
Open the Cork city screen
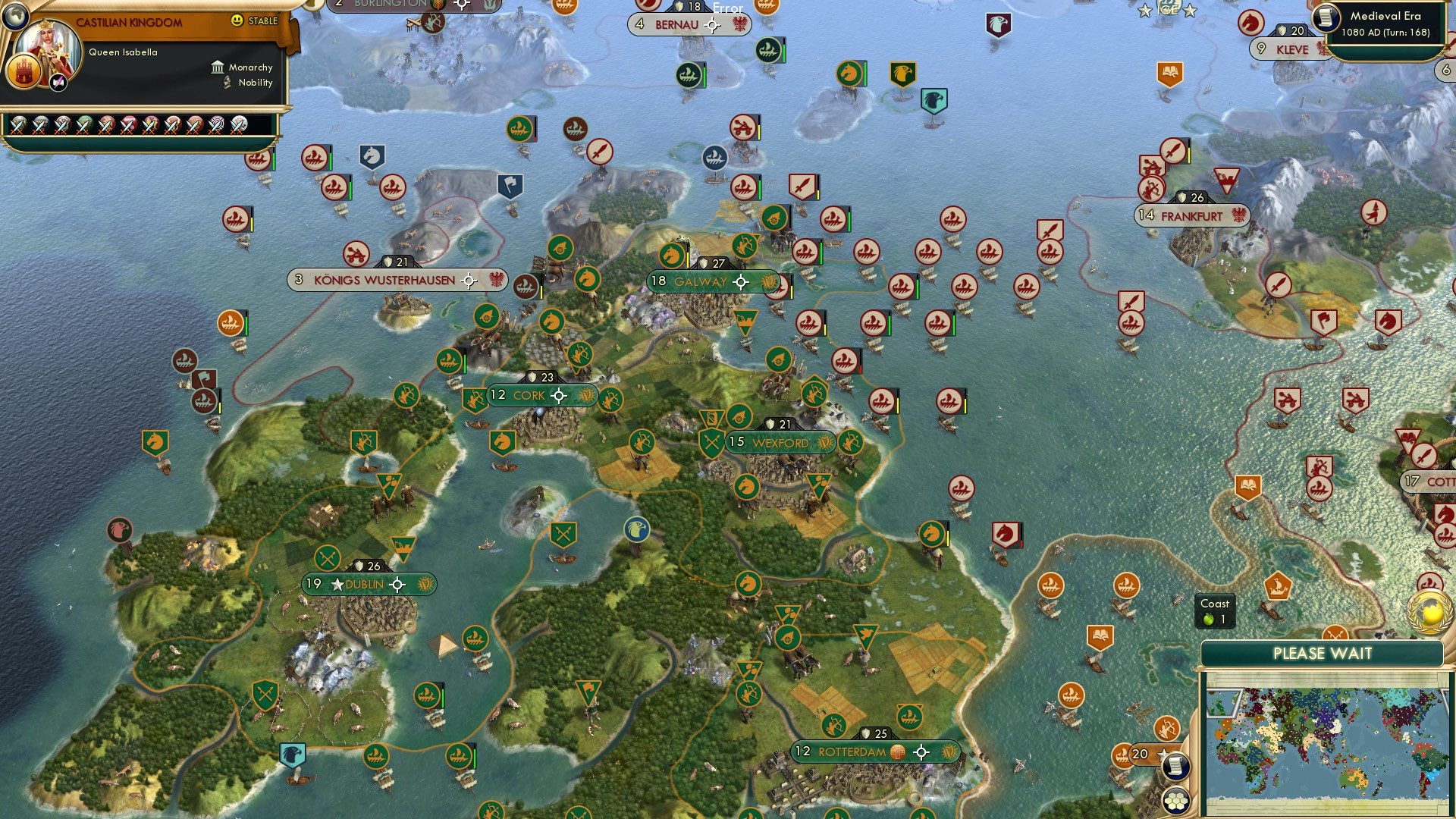pos(529,395)
